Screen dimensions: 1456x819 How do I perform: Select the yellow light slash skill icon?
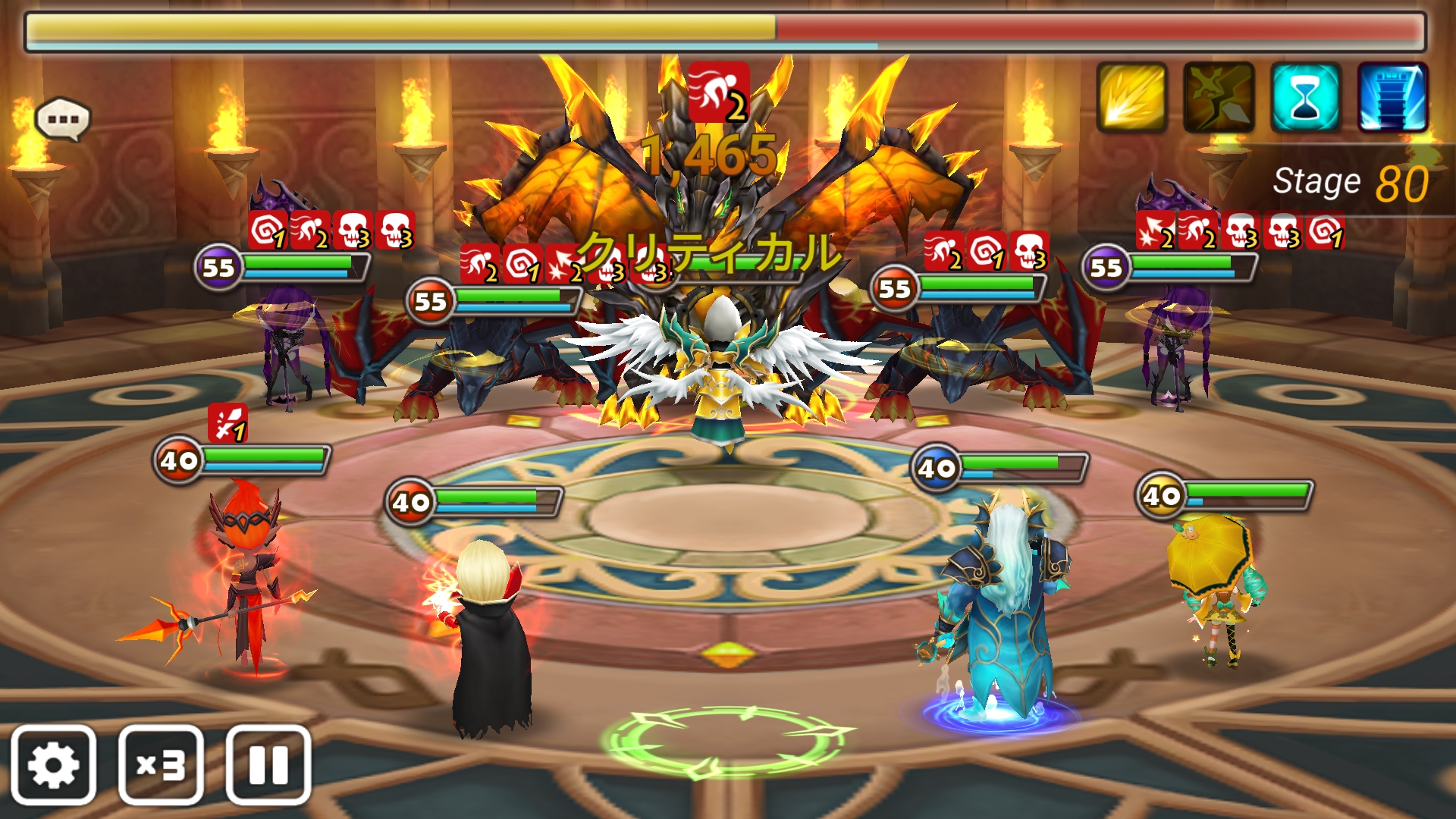[x=1131, y=98]
